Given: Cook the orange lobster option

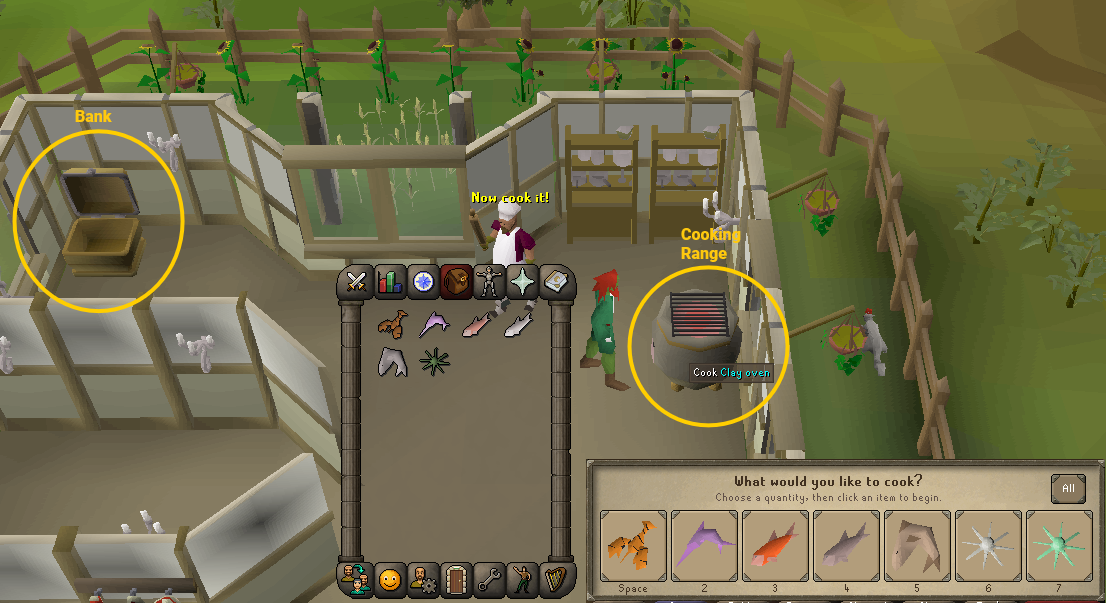Looking at the screenshot, I should tap(633, 546).
